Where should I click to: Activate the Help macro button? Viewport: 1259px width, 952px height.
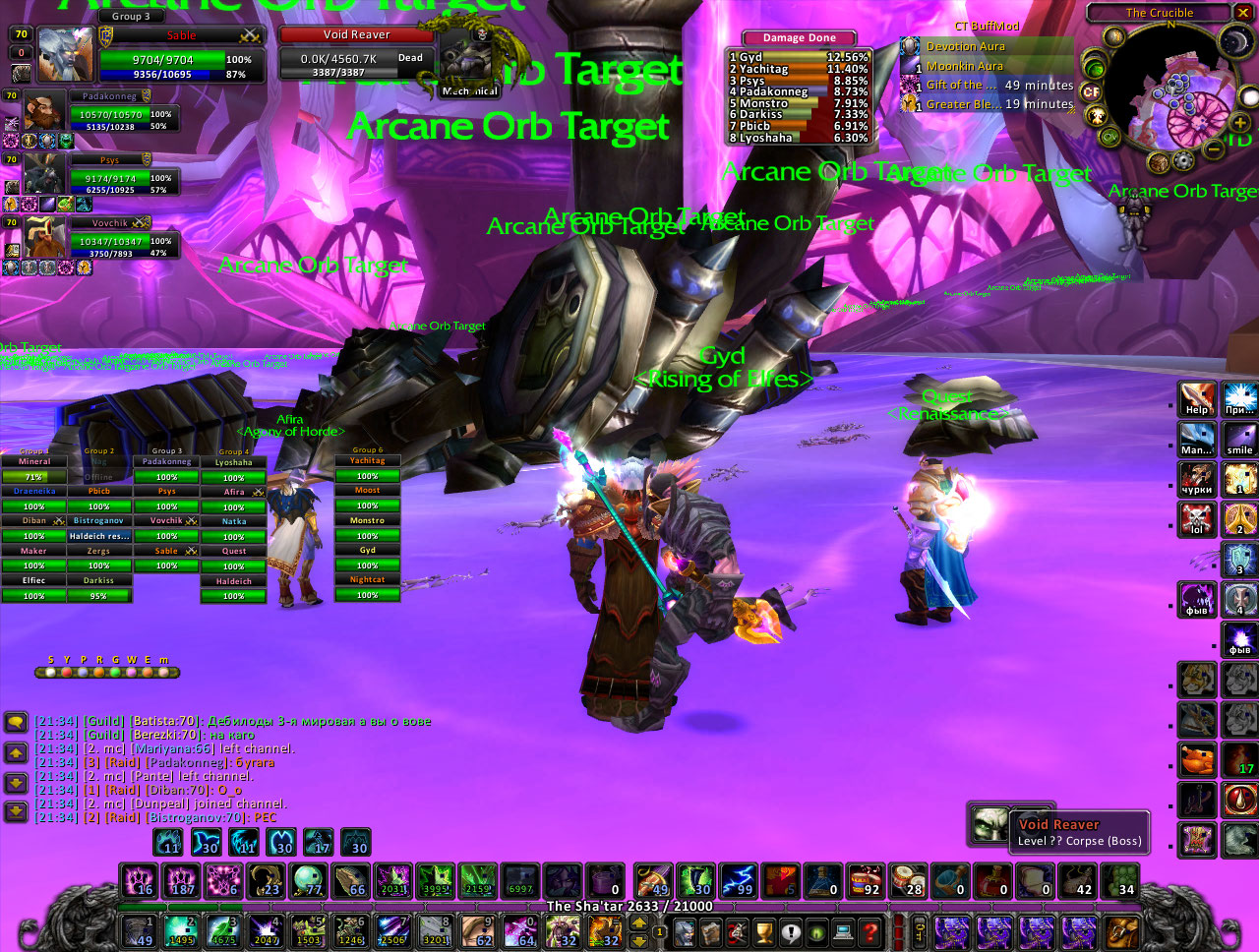coord(1197,398)
